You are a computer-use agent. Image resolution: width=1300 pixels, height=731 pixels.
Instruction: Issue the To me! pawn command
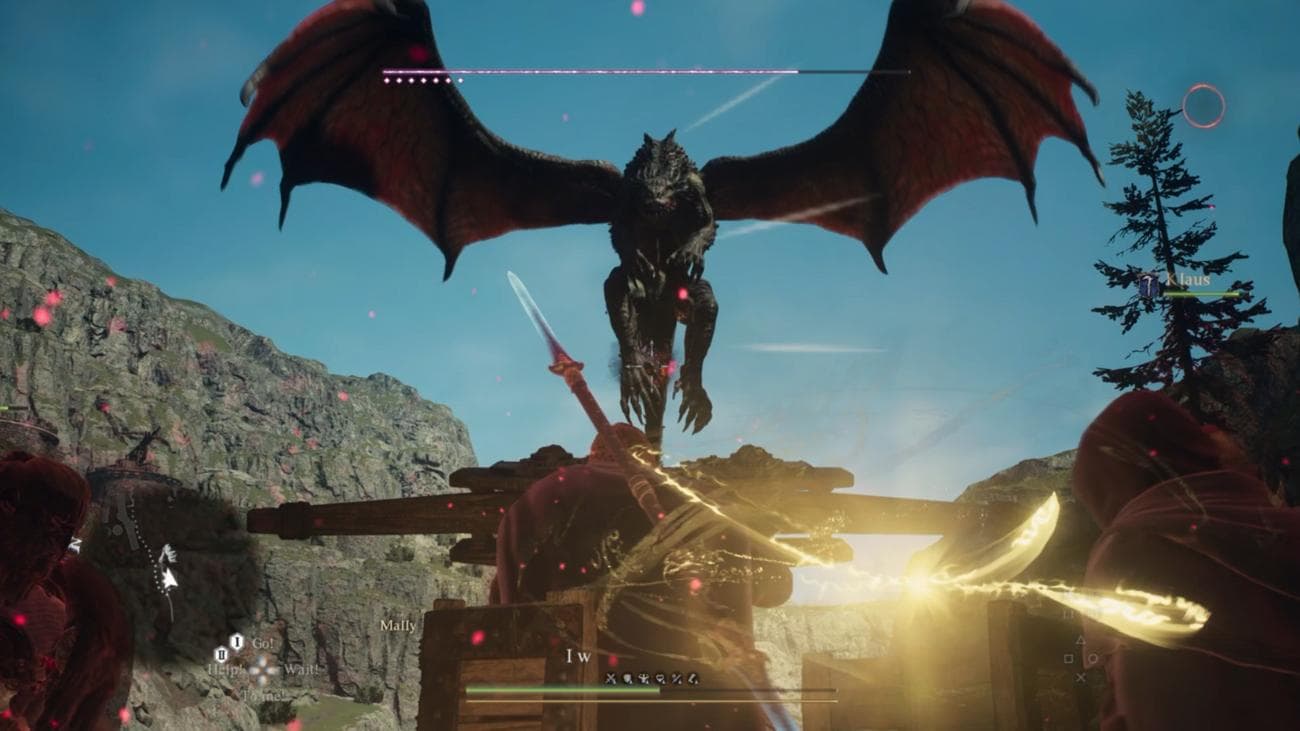pyautogui.click(x=262, y=697)
